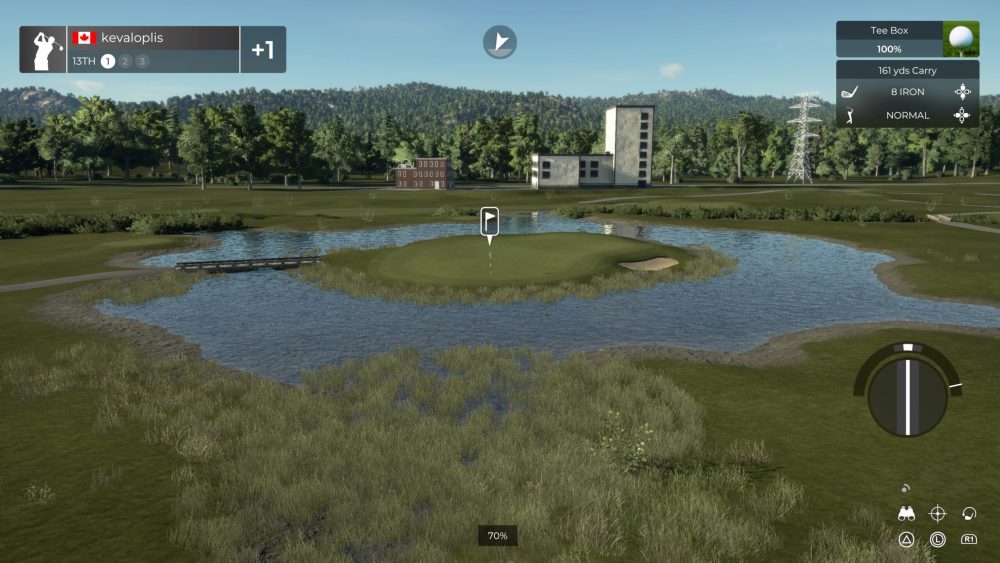Click the flag pin marker
Screen dimensions: 1000x563
[x=489, y=220]
